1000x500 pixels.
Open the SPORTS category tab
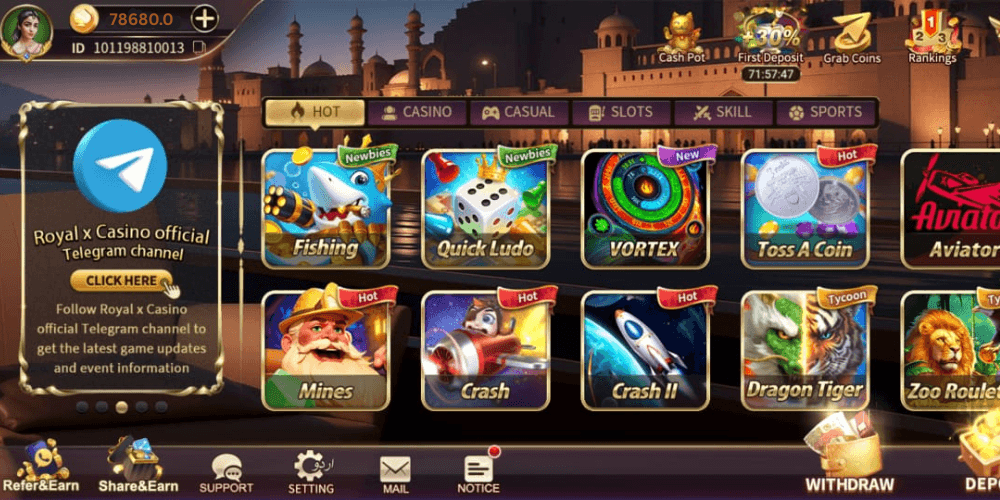click(825, 112)
